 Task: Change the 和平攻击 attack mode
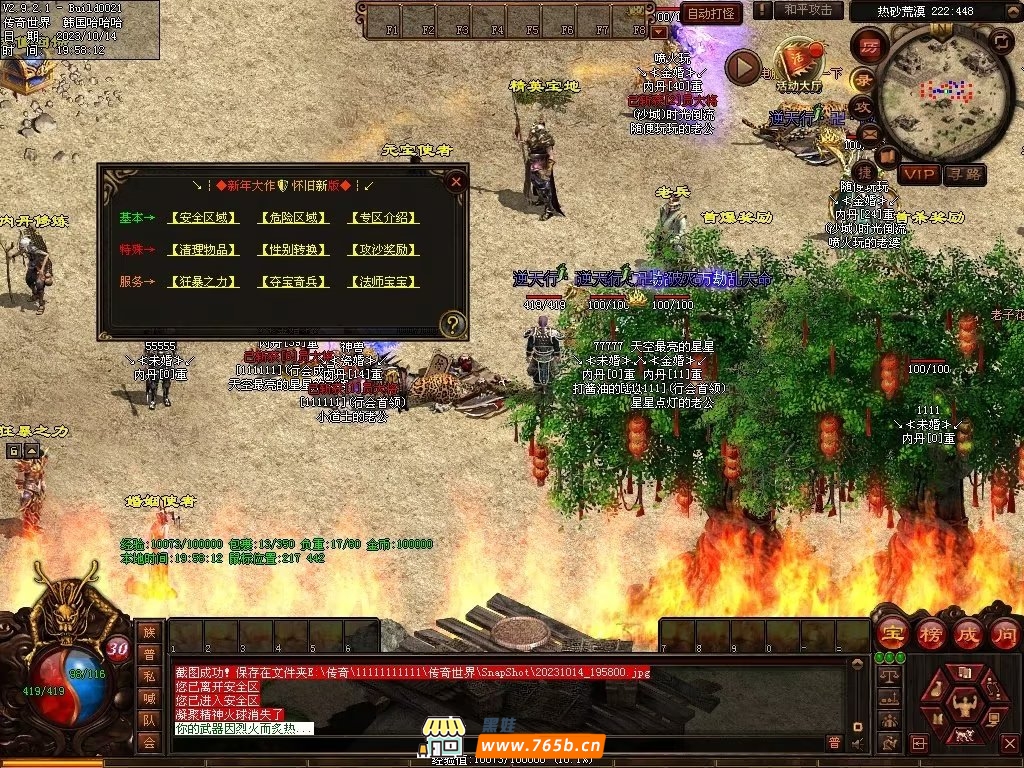[x=808, y=10]
